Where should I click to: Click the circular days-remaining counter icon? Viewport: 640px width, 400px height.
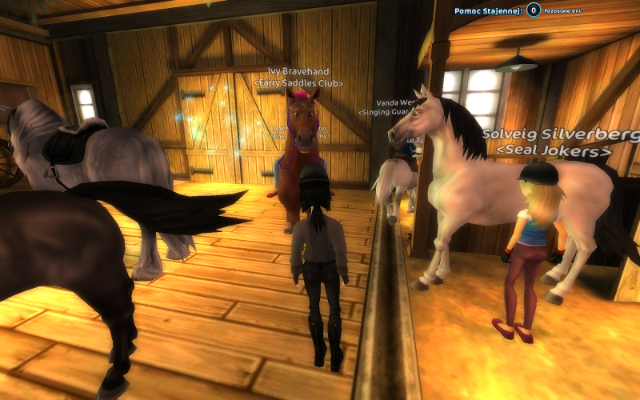535,9
